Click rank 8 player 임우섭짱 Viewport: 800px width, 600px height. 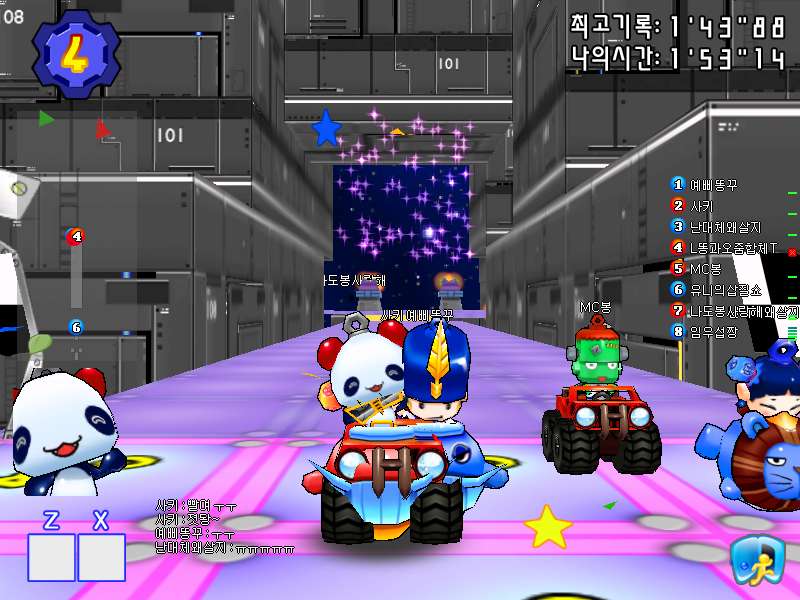tap(712, 331)
